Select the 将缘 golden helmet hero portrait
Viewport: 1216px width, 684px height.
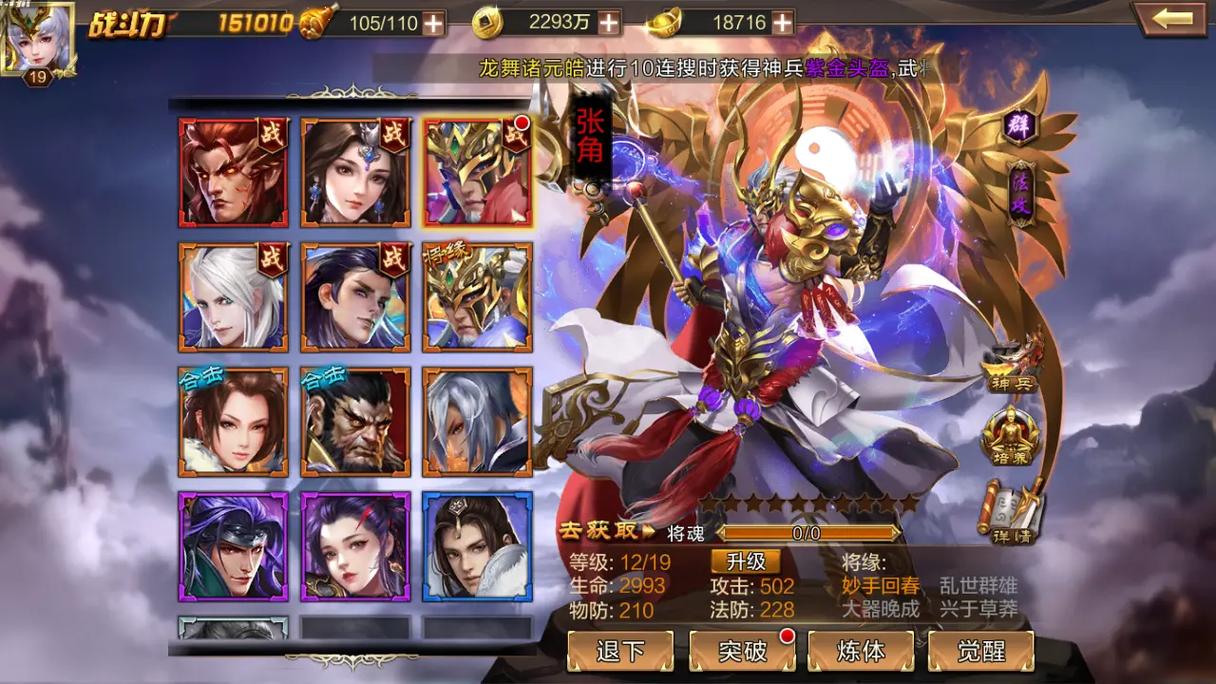click(x=476, y=297)
